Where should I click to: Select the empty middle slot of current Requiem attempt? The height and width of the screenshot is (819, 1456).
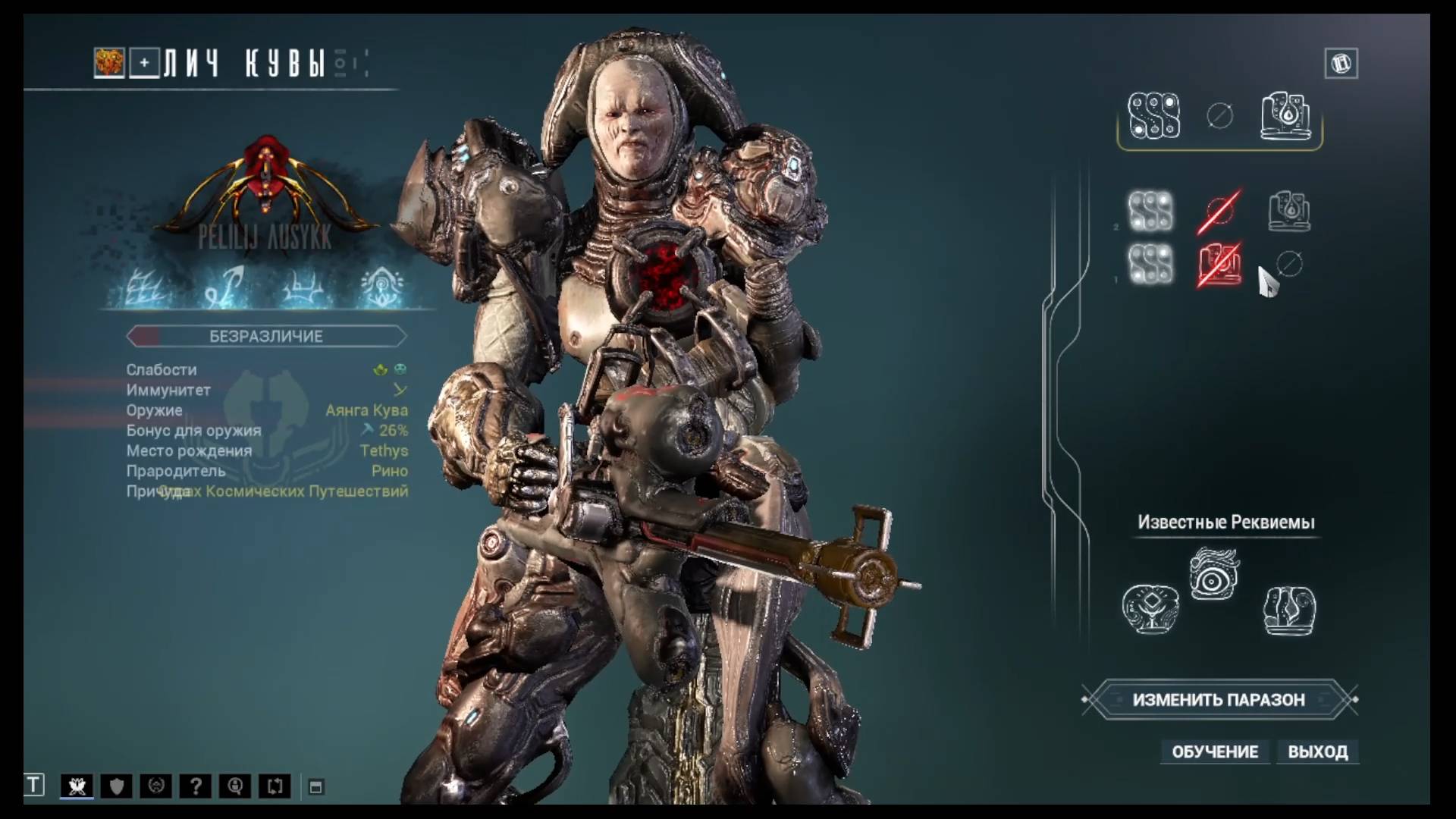point(1219,116)
